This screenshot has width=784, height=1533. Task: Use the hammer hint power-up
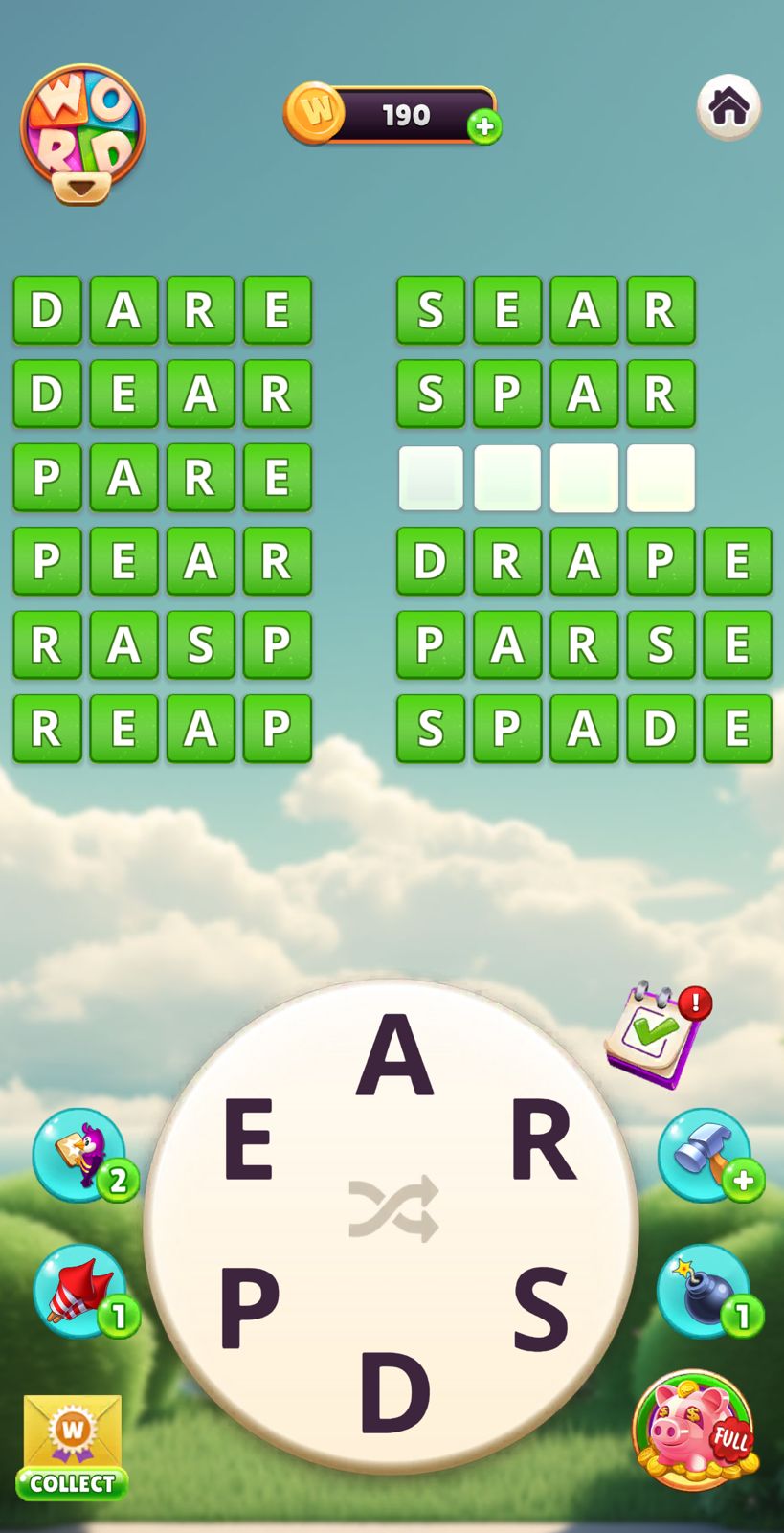click(705, 1154)
